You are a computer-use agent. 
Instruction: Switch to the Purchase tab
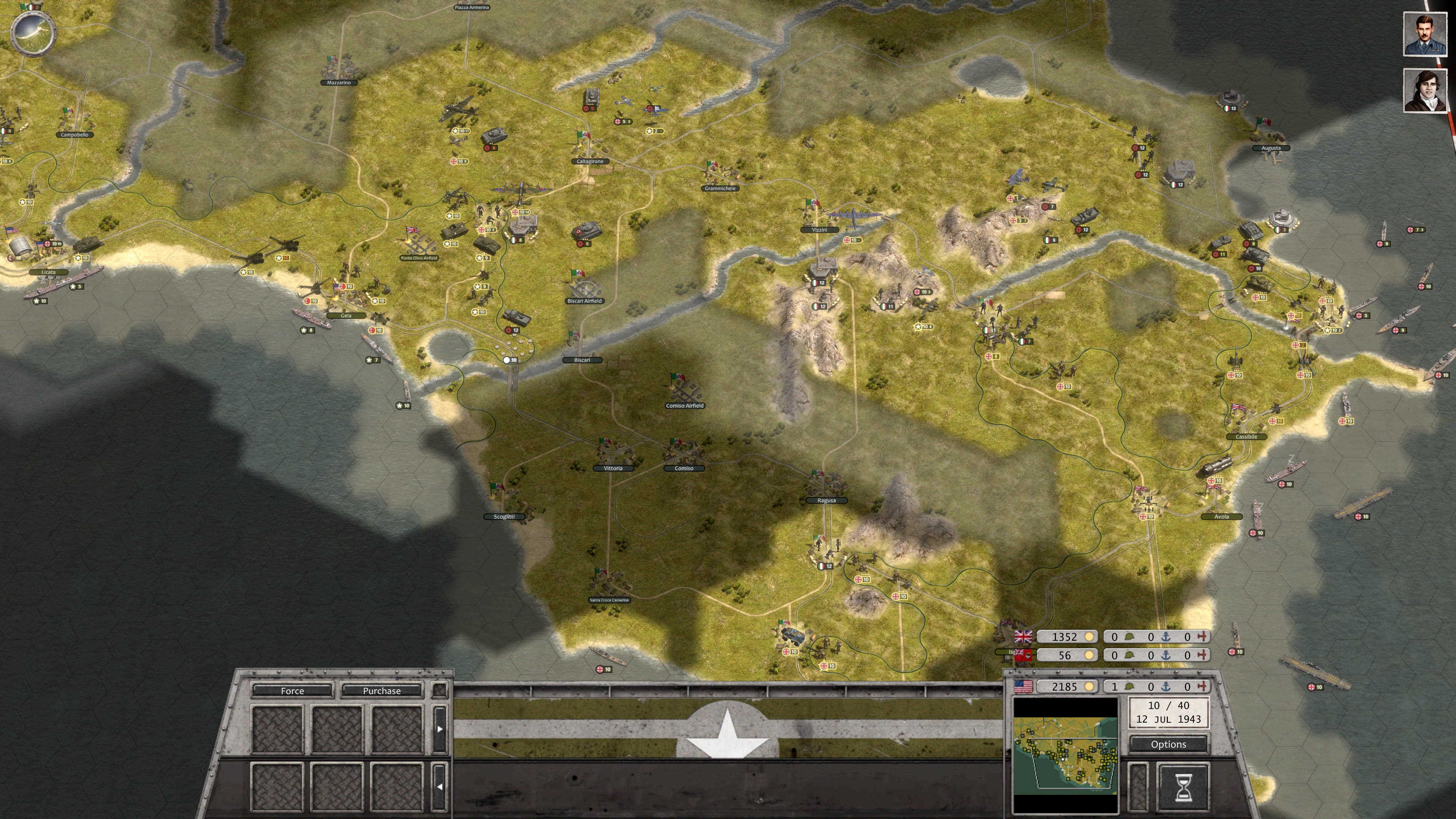point(381,690)
